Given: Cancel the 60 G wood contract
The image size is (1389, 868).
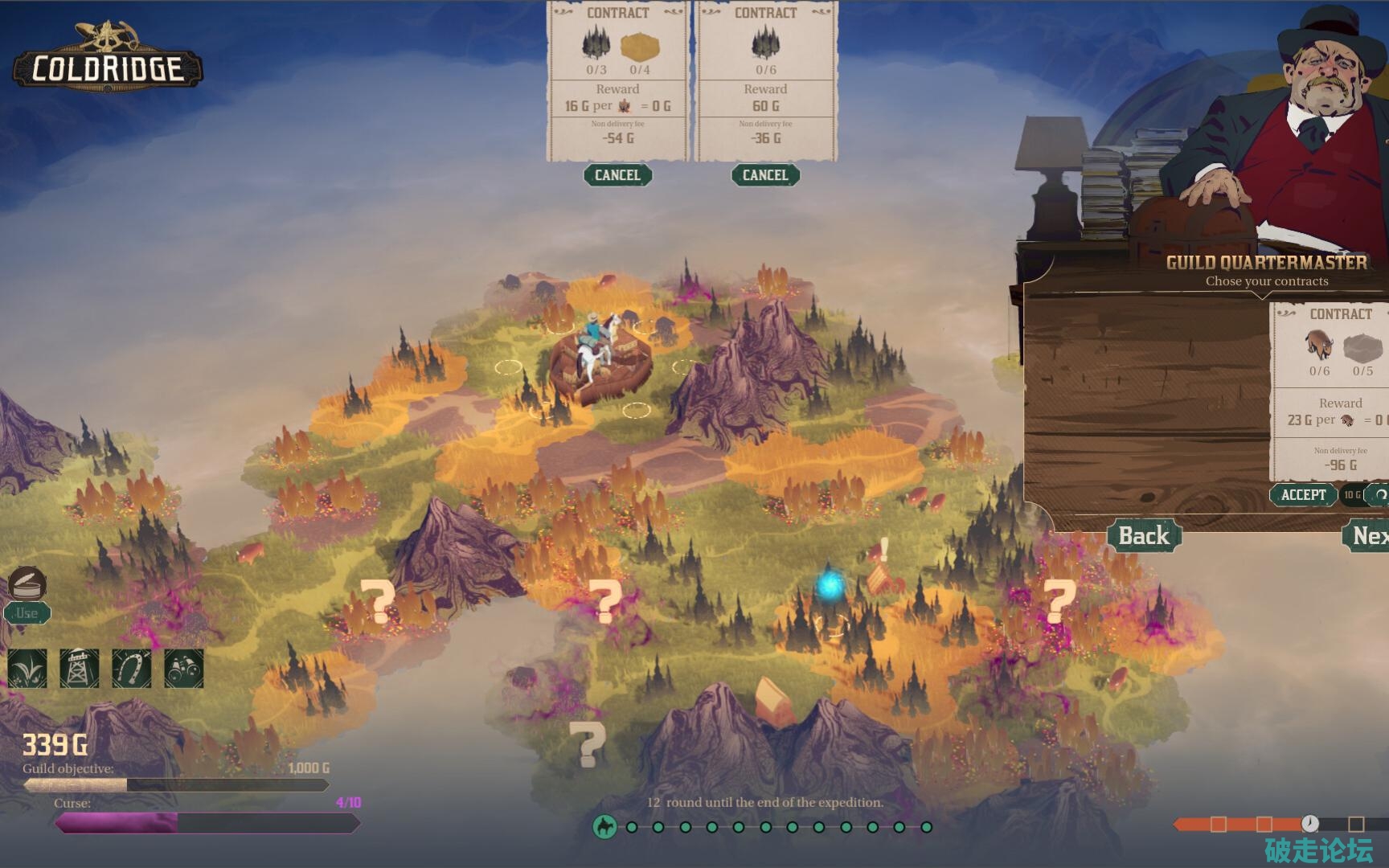Looking at the screenshot, I should click(765, 175).
